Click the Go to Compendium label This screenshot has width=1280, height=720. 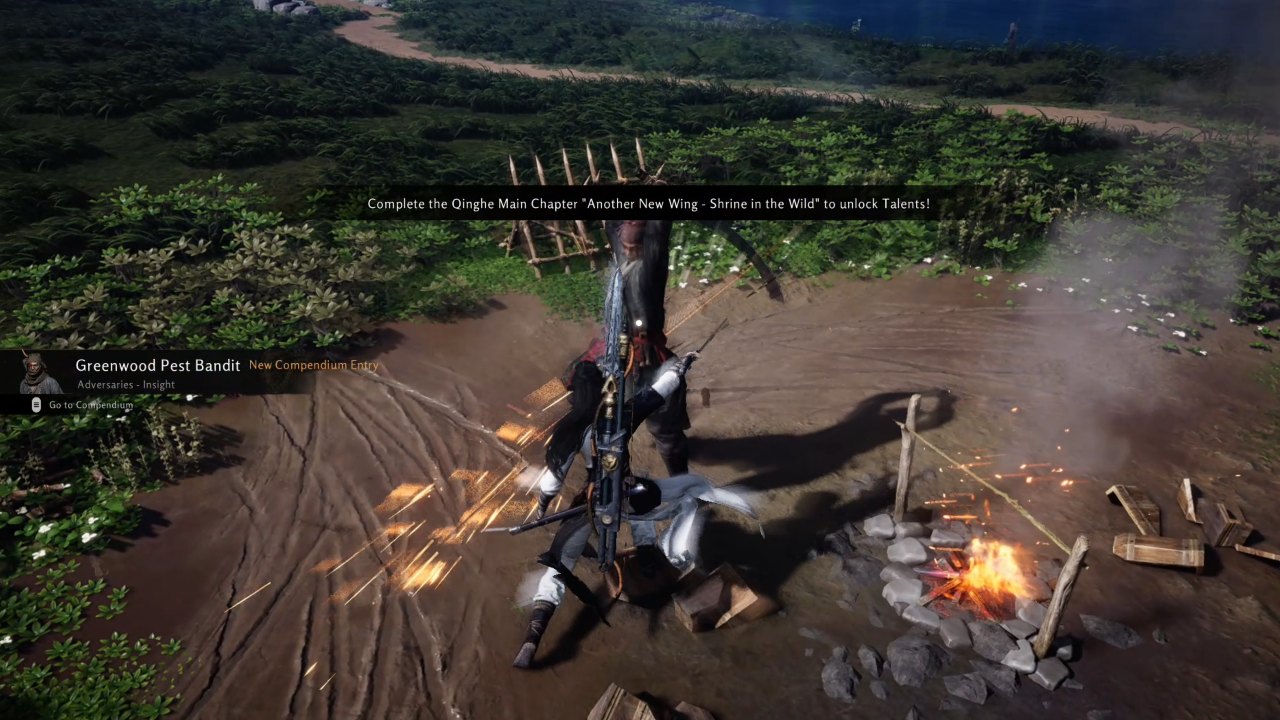click(90, 405)
